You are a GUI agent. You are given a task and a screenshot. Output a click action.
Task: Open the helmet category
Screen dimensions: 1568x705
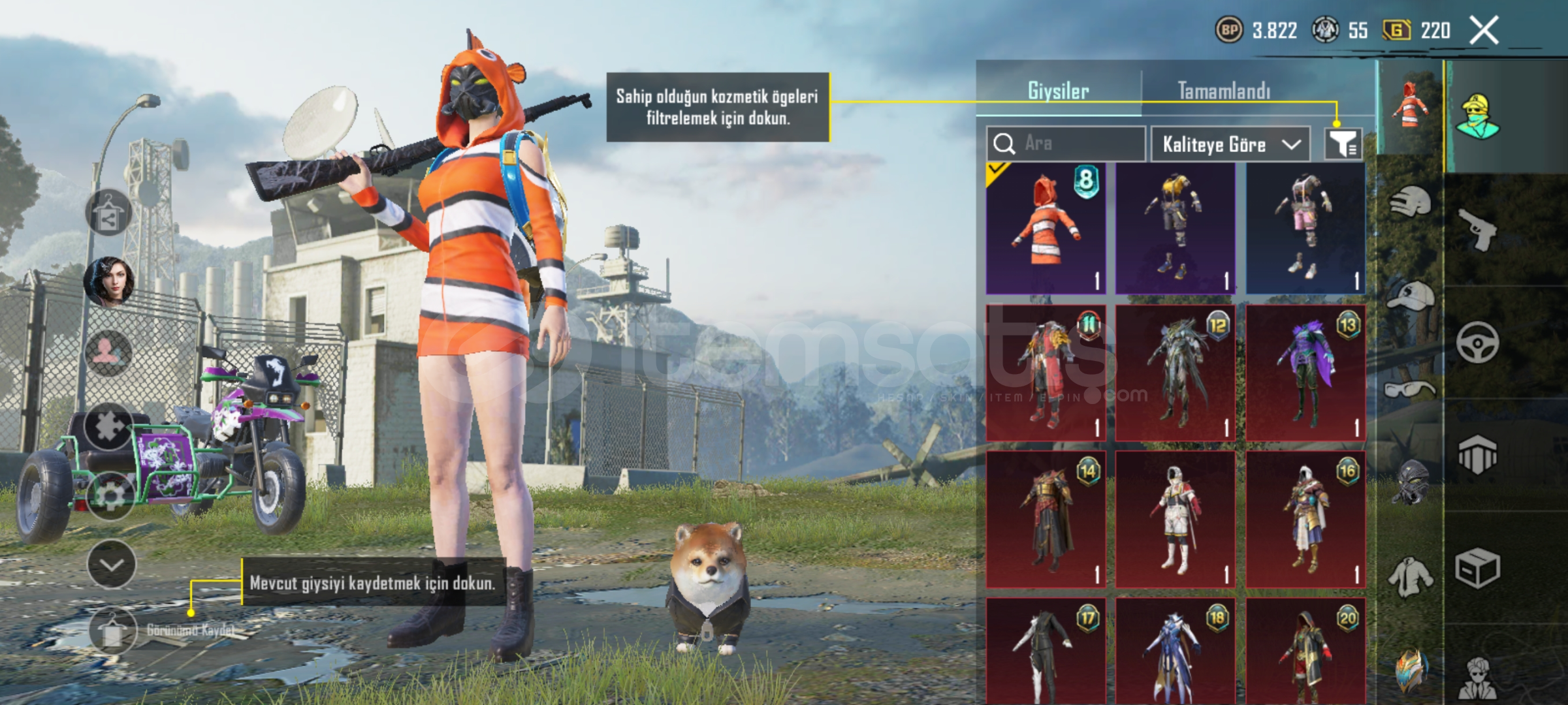click(x=1411, y=202)
